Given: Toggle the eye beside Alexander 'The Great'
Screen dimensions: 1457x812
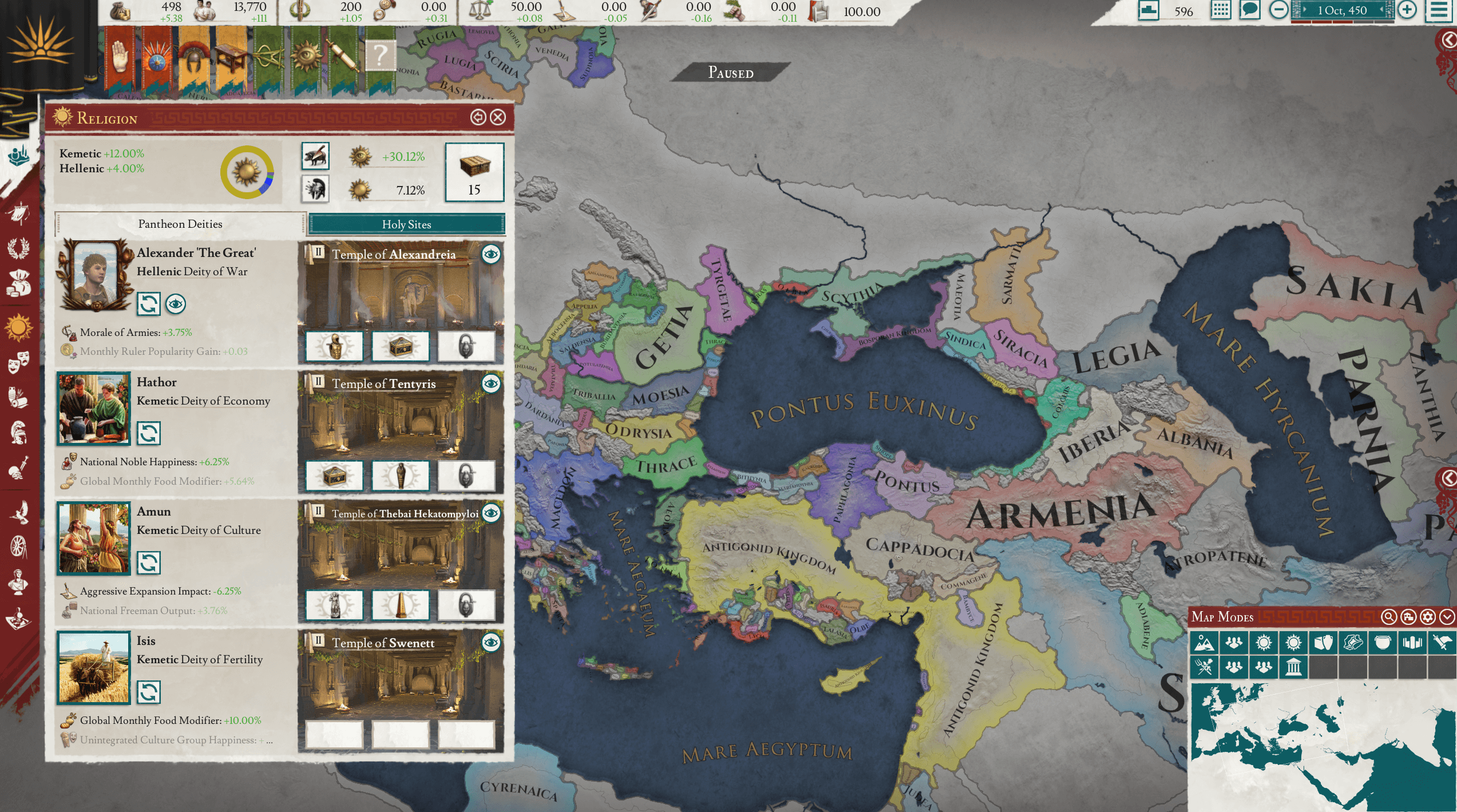Looking at the screenshot, I should pyautogui.click(x=175, y=305).
